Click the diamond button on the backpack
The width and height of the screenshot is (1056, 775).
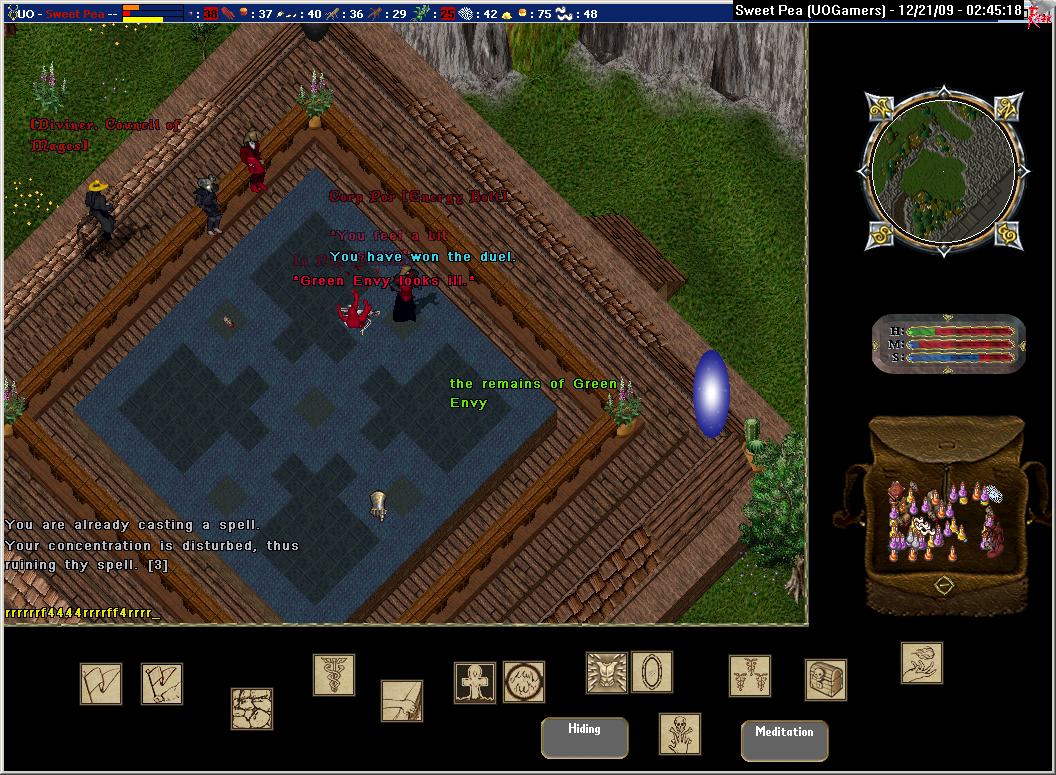tap(944, 586)
